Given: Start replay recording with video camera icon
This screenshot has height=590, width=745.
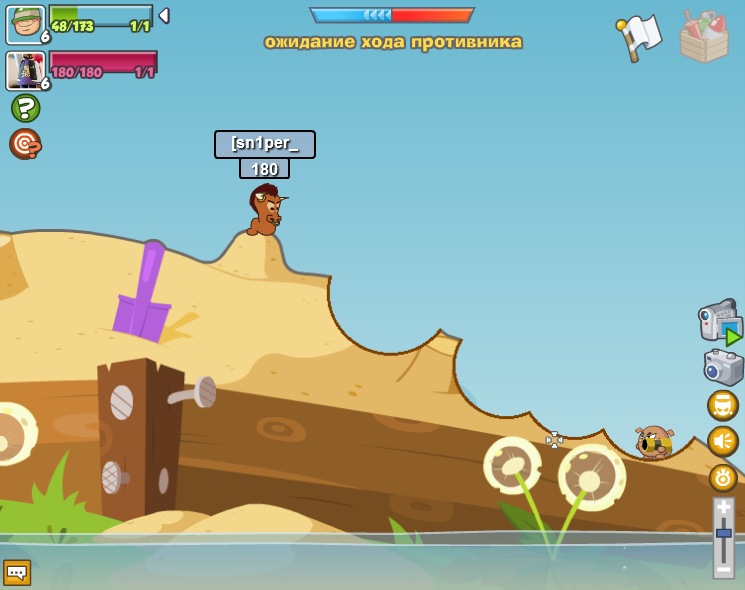Looking at the screenshot, I should 721,322.
